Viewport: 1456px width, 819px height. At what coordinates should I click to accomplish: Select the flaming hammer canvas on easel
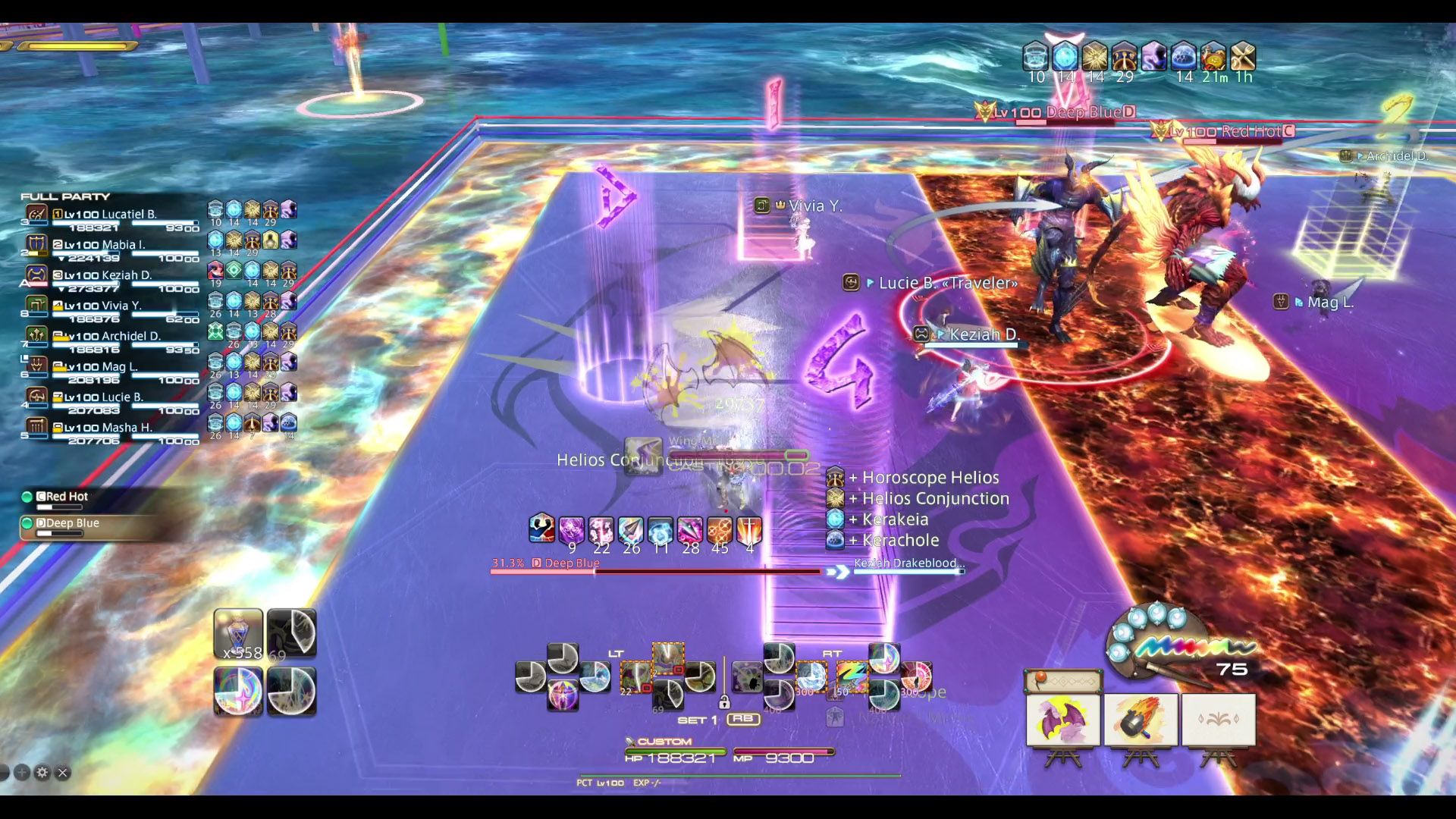click(1141, 720)
